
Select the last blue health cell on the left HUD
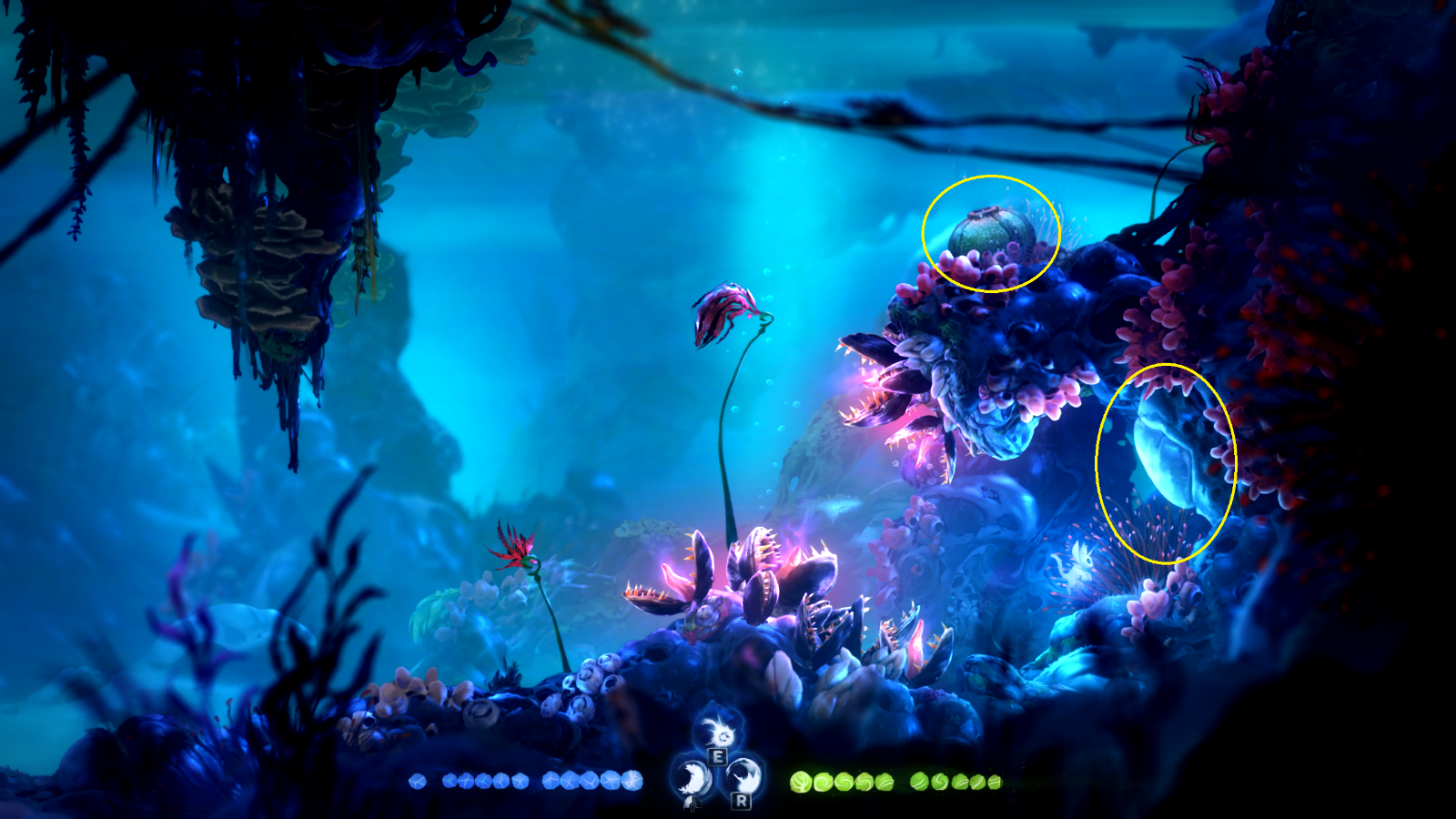pos(632,781)
